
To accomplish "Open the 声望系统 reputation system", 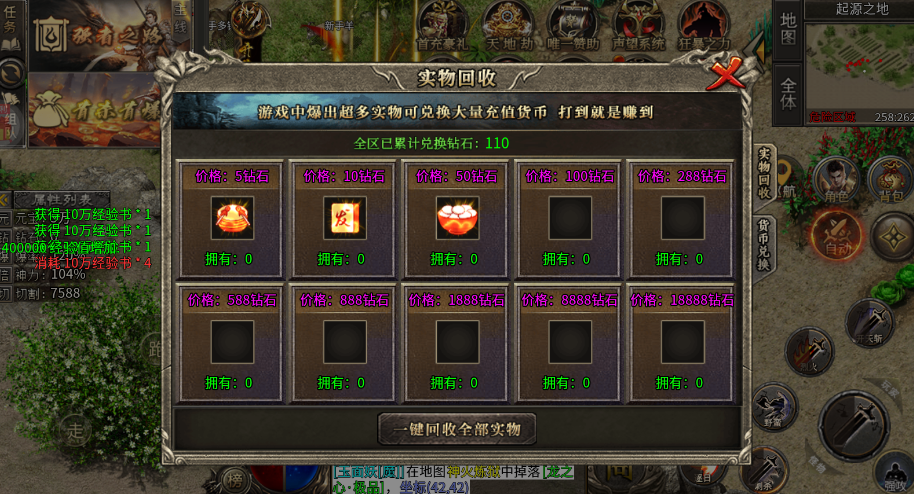I will [639, 24].
